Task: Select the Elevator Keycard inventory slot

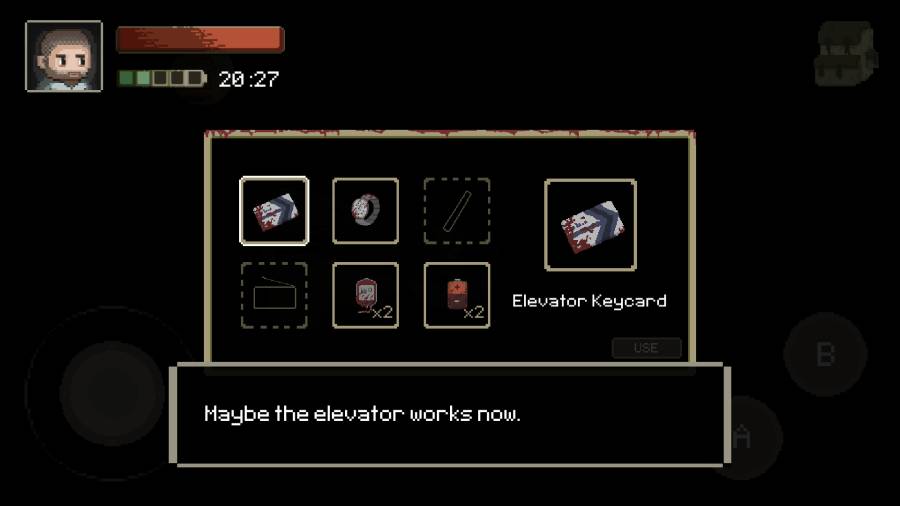Action: tap(274, 211)
